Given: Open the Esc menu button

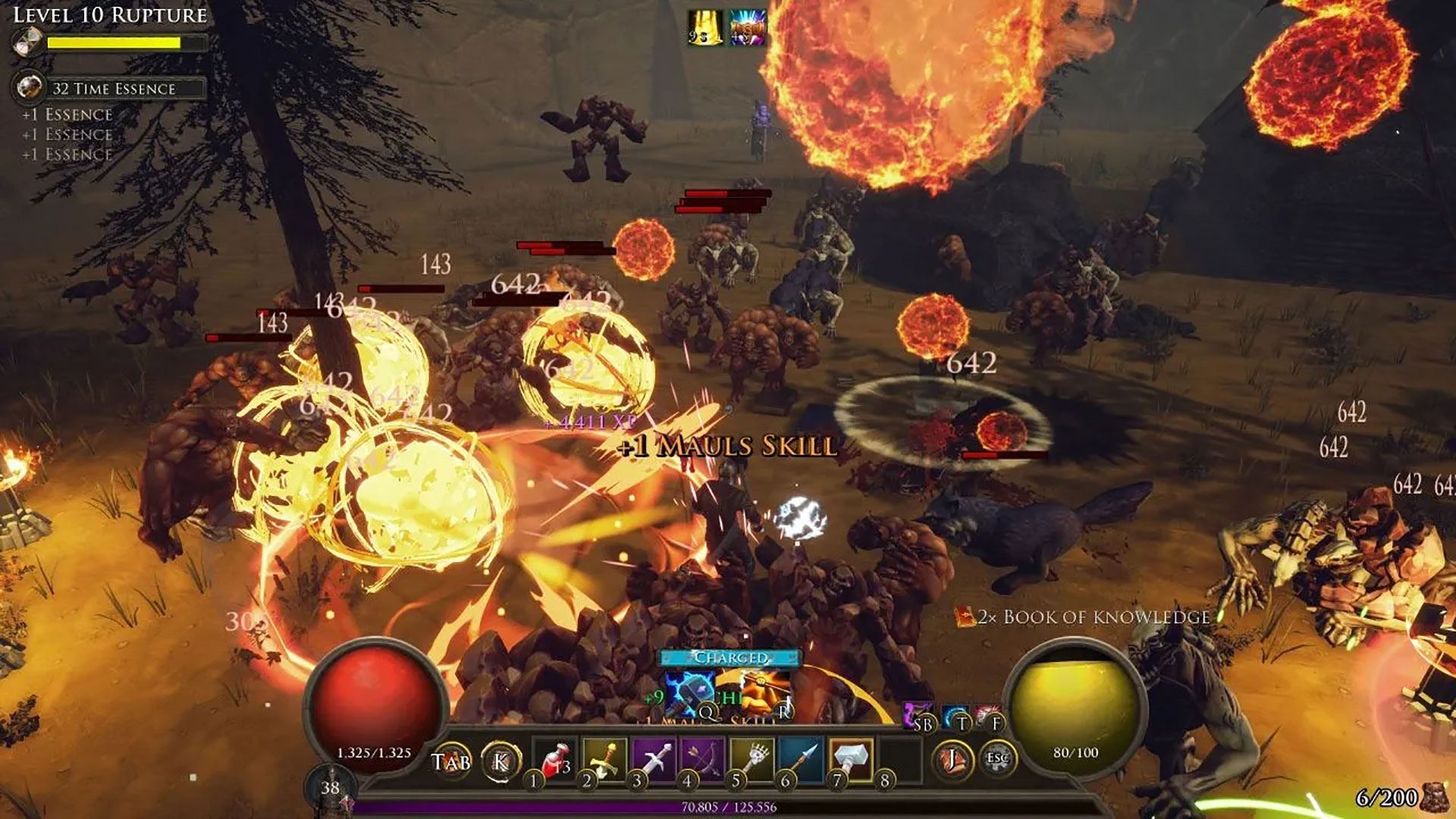Looking at the screenshot, I should pos(996,758).
